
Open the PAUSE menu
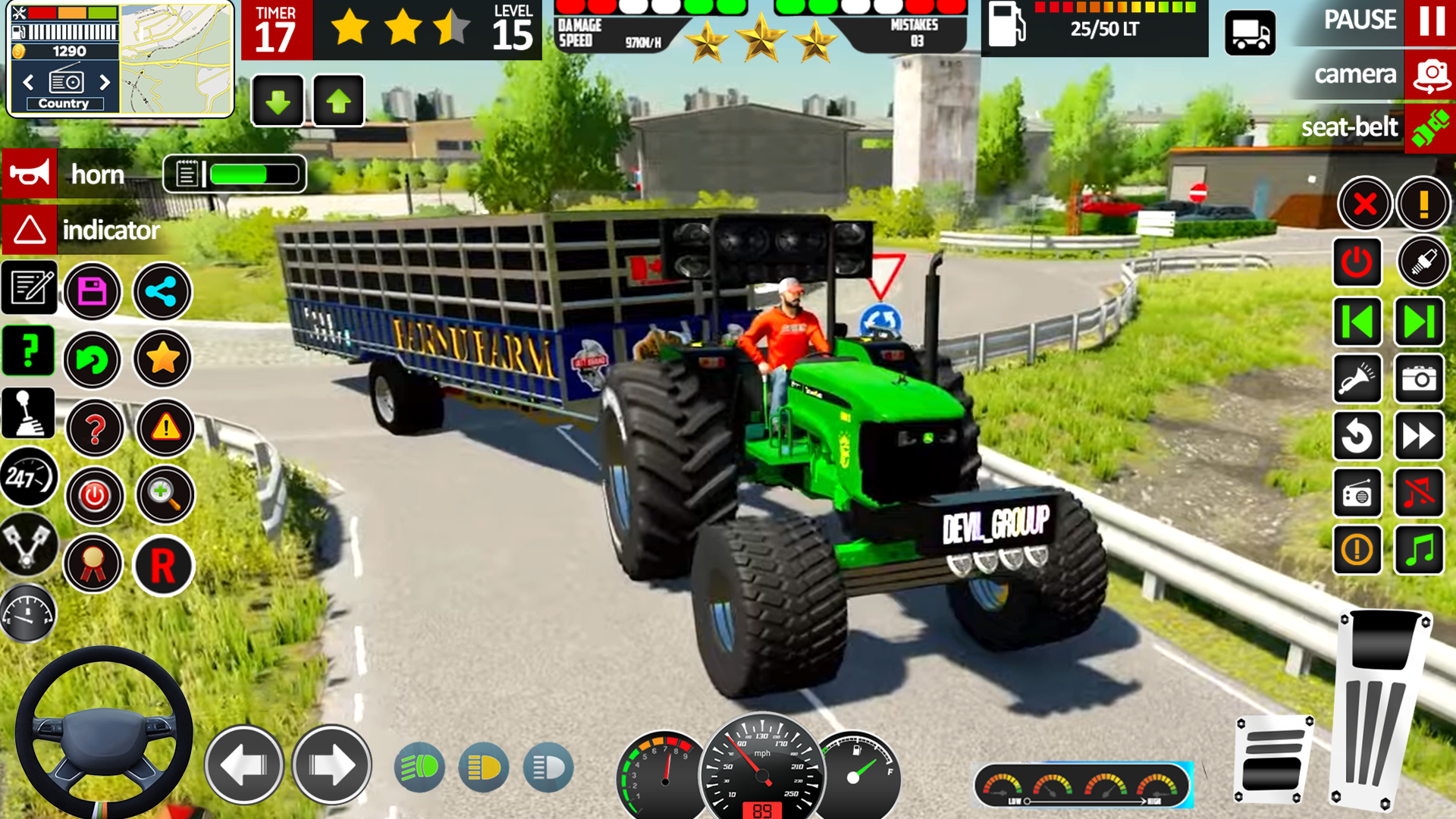pos(1361,20)
